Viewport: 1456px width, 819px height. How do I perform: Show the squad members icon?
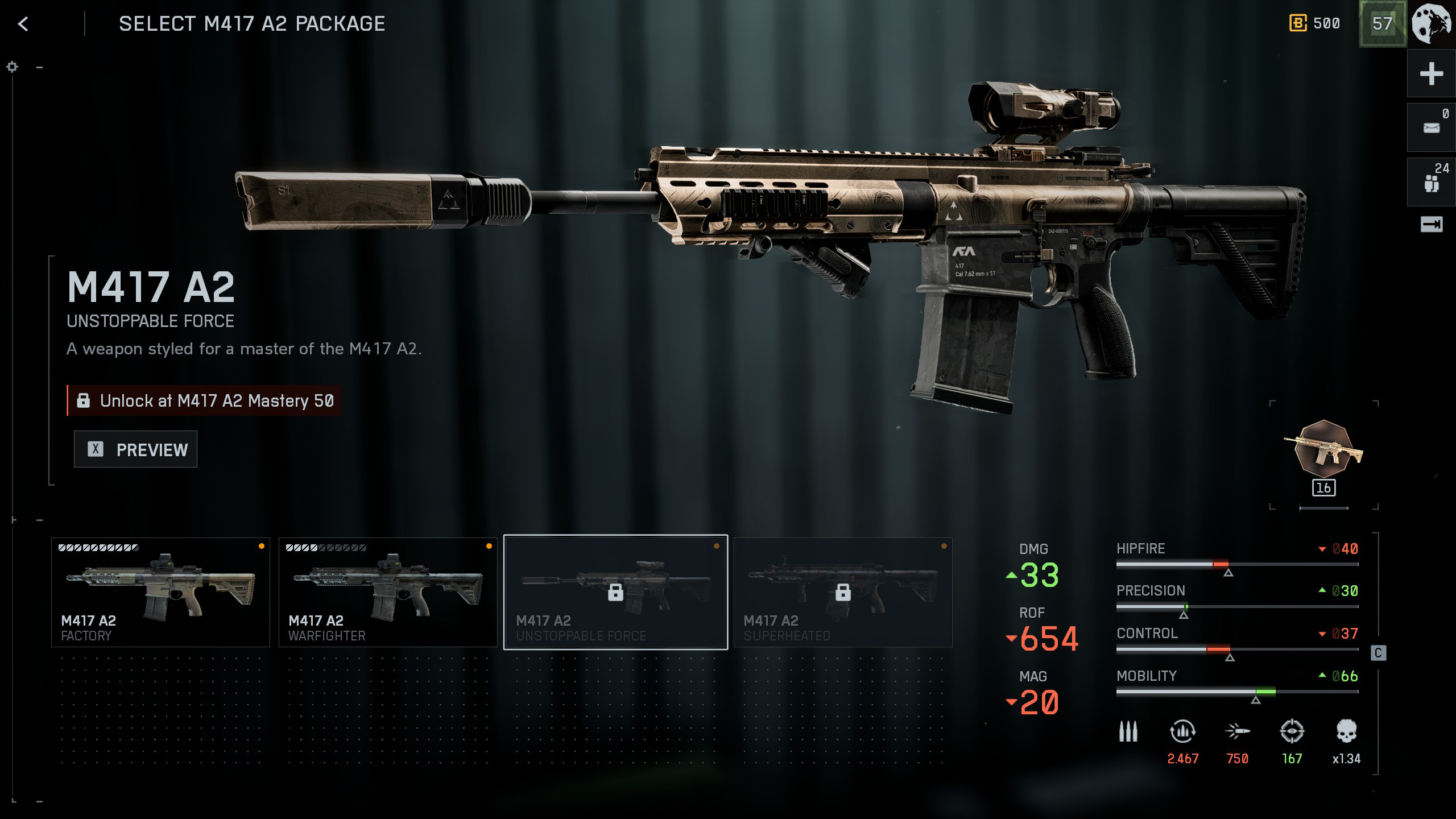[1431, 183]
